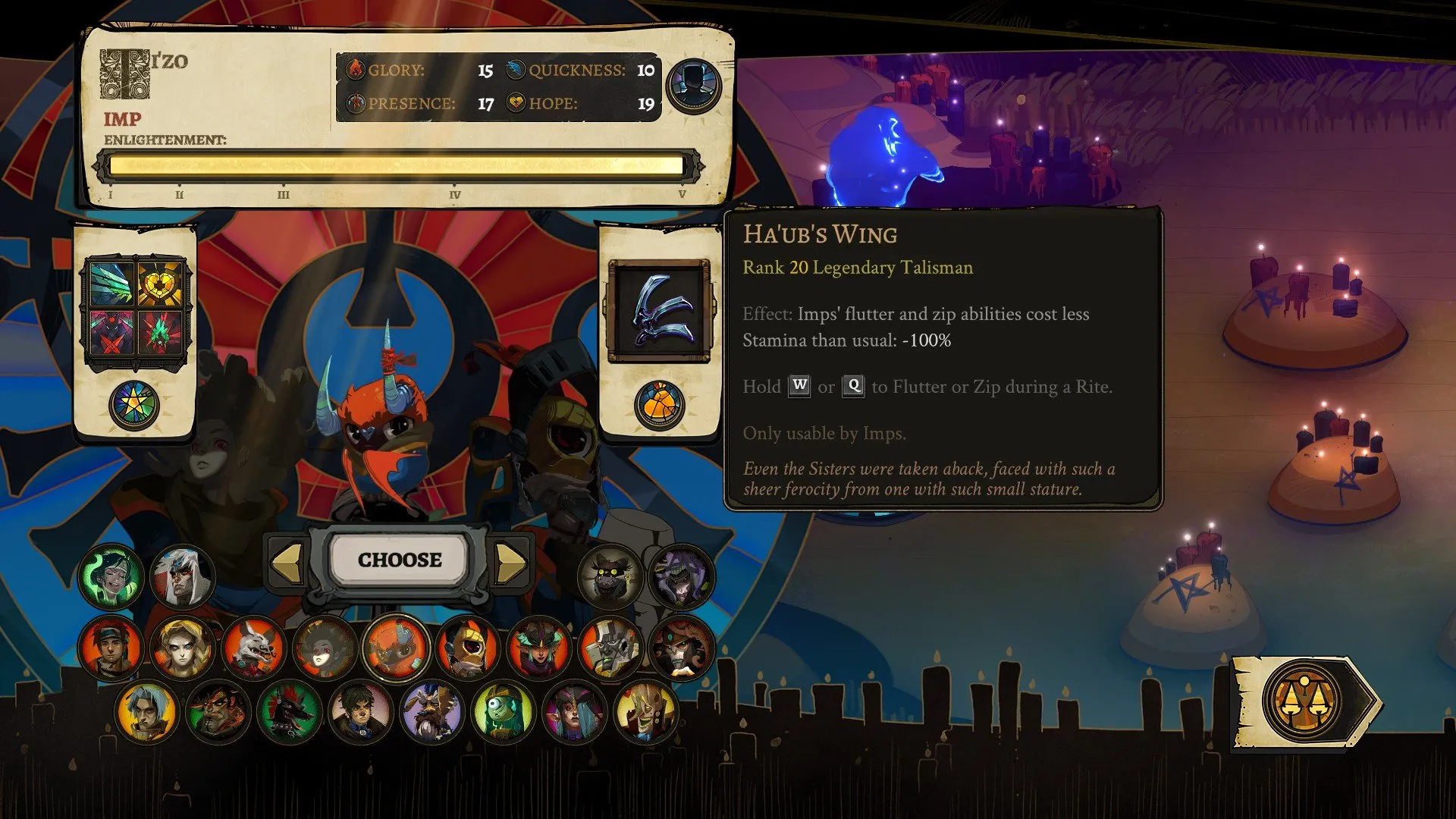Image resolution: width=1456 pixels, height=819 pixels.
Task: Click the hooded silhouette emblem beside the stats
Action: pos(693,86)
